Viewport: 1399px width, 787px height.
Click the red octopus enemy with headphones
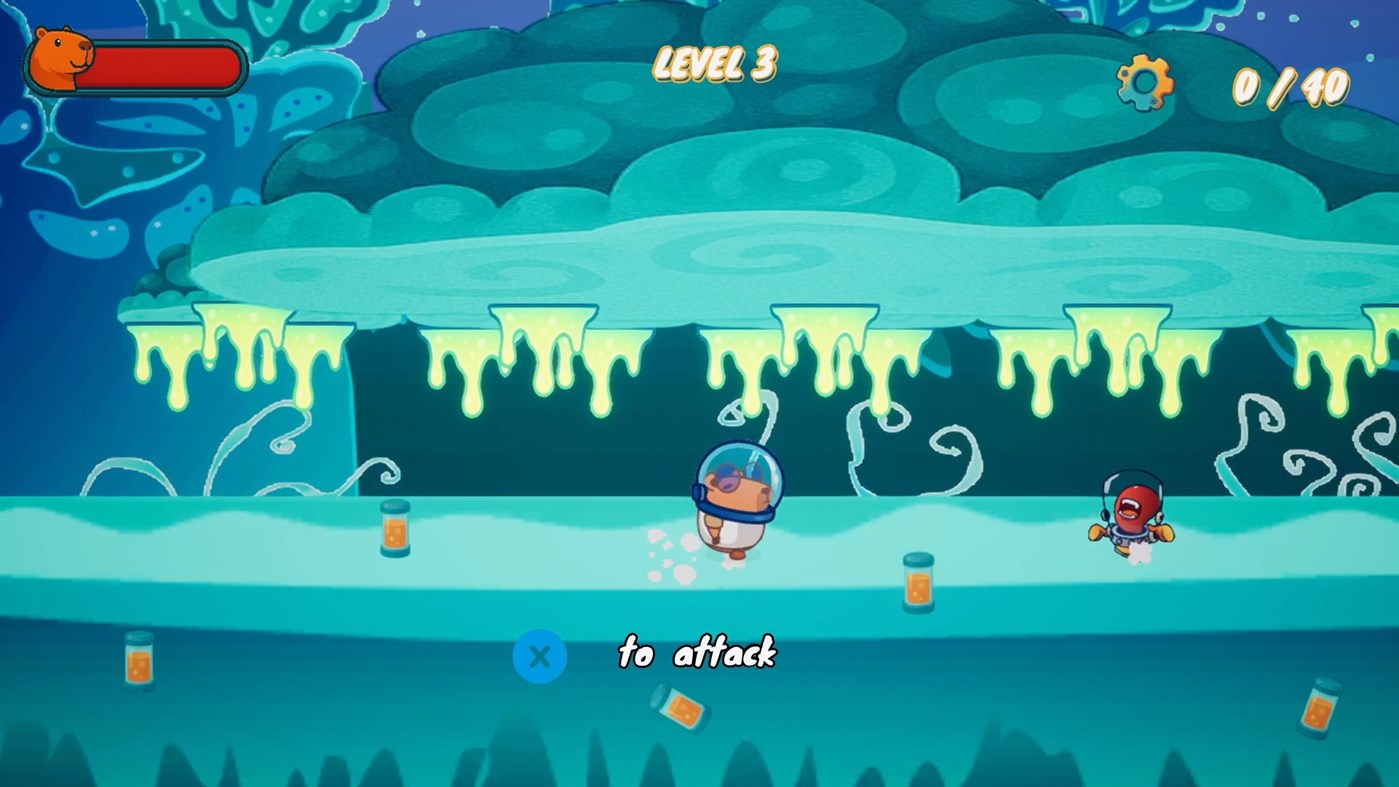[x=1130, y=515]
